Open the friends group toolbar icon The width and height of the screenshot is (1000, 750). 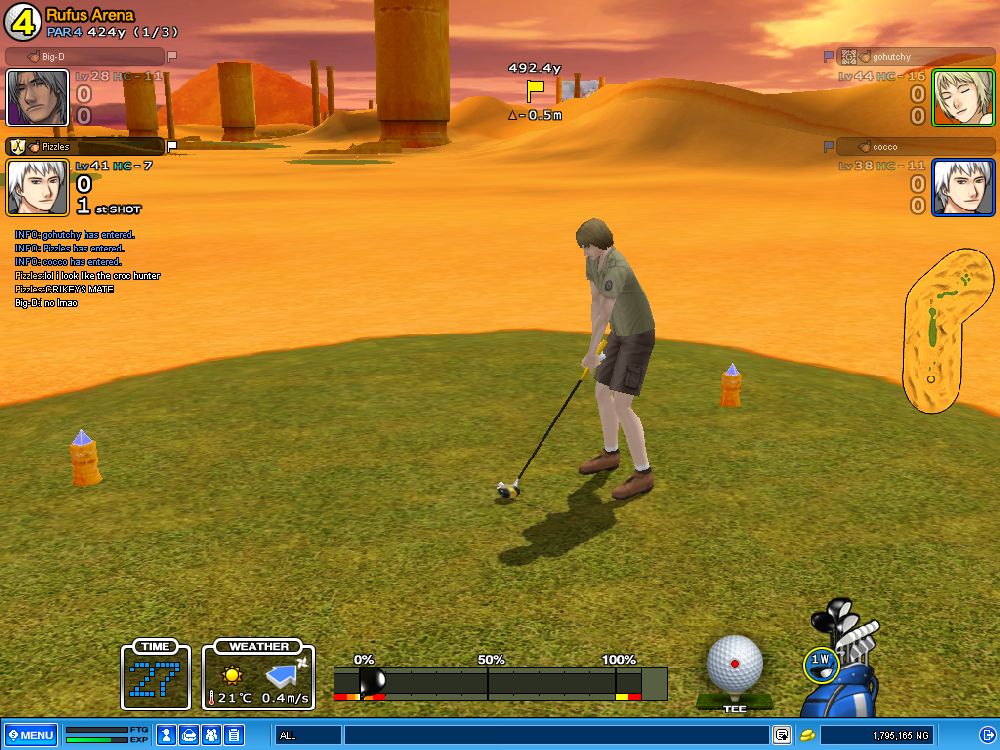pyautogui.click(x=211, y=735)
